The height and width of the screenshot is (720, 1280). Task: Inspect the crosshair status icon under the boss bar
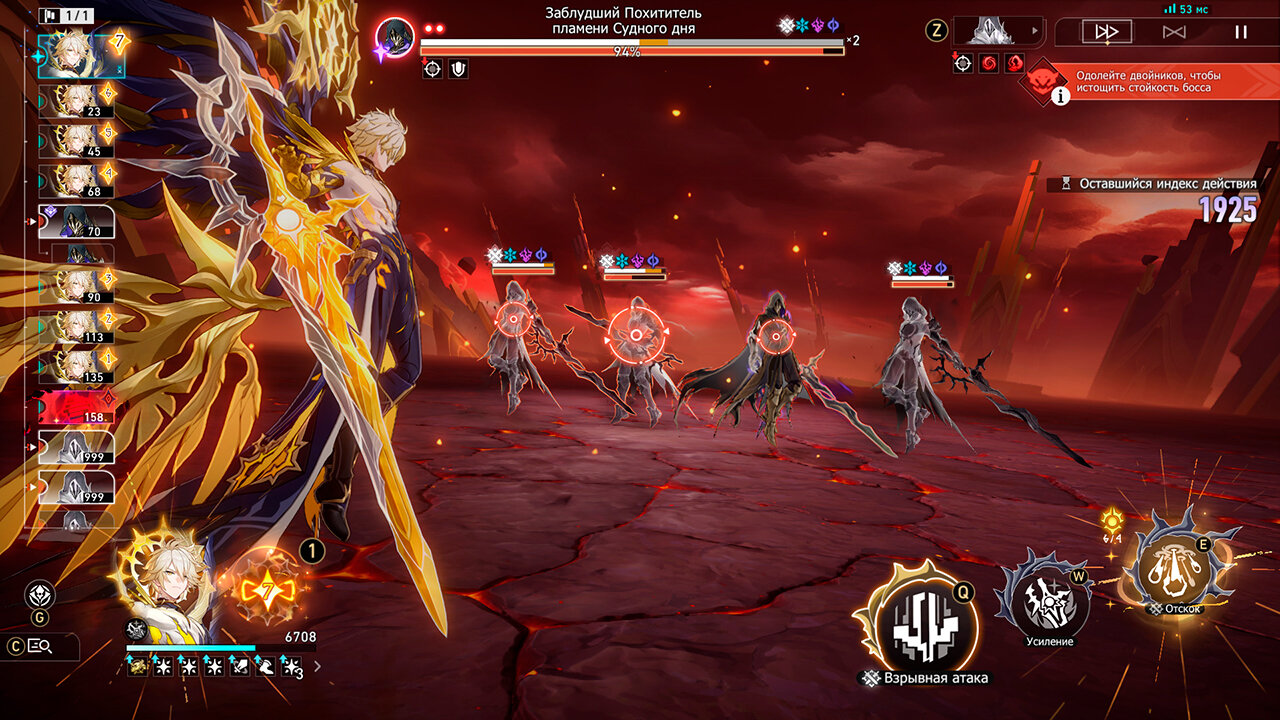[432, 68]
